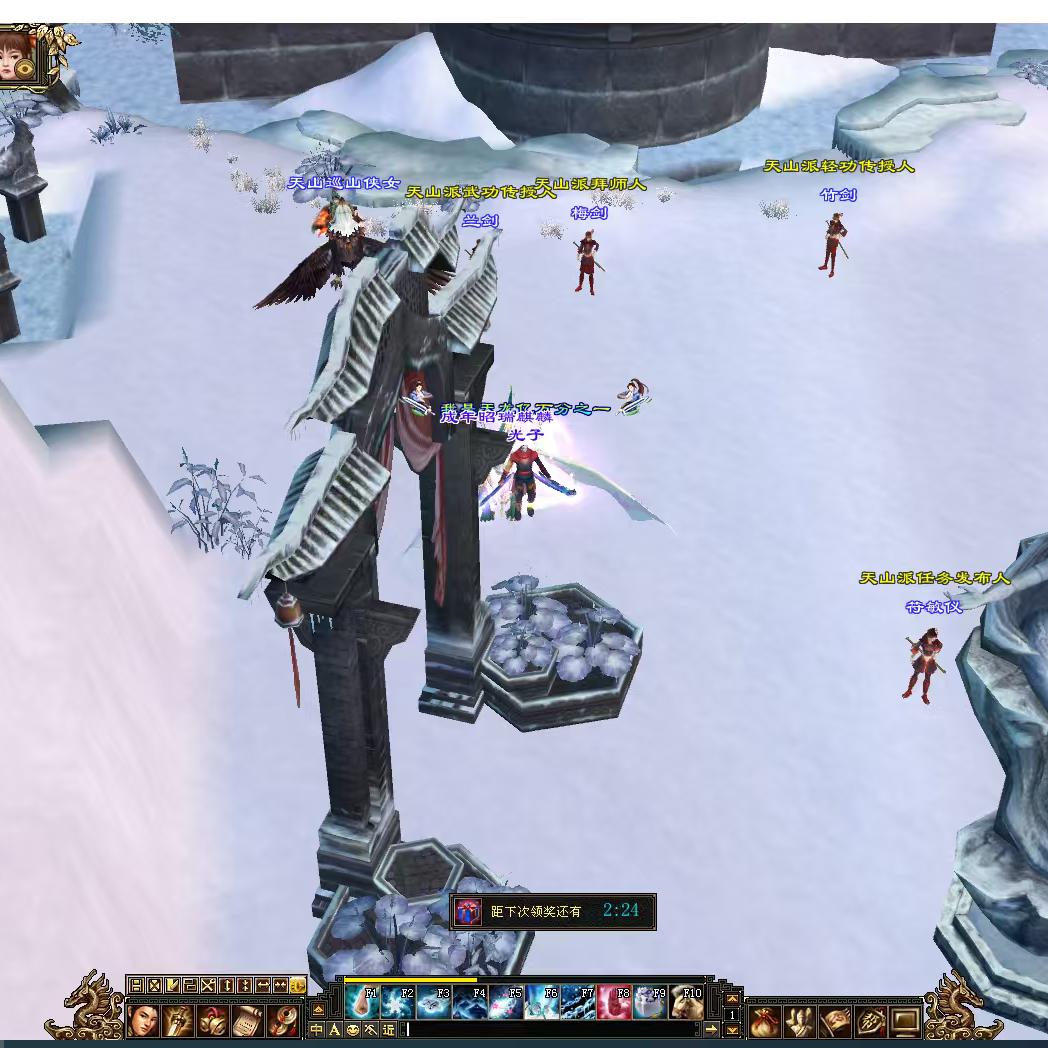Click the shield emblem icon

click(x=871, y=1021)
